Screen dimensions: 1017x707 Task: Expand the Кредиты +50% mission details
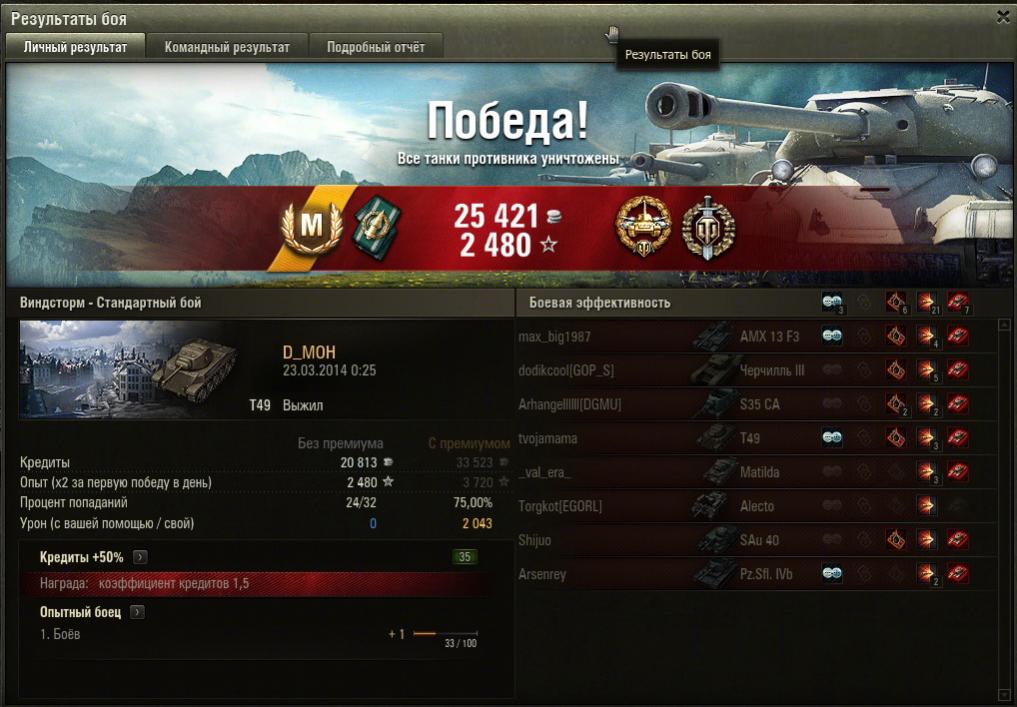coord(141,557)
